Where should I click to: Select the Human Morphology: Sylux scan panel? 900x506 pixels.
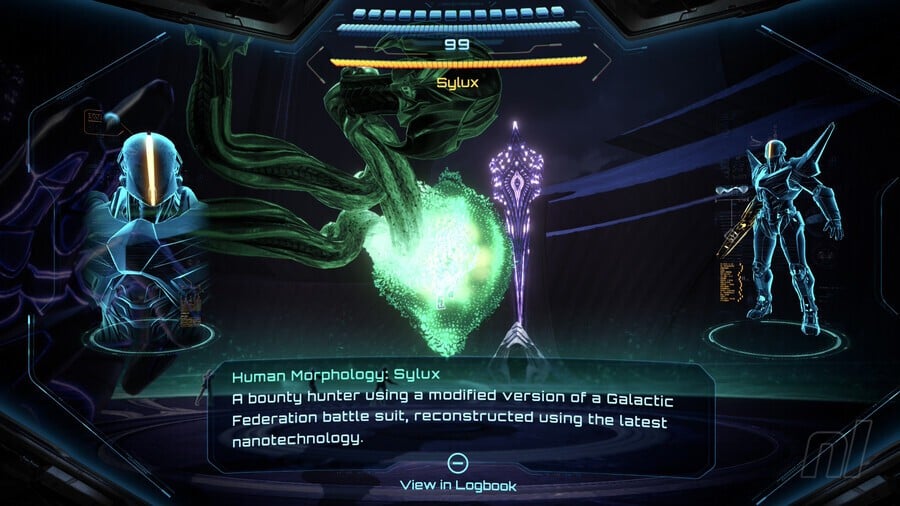click(459, 408)
